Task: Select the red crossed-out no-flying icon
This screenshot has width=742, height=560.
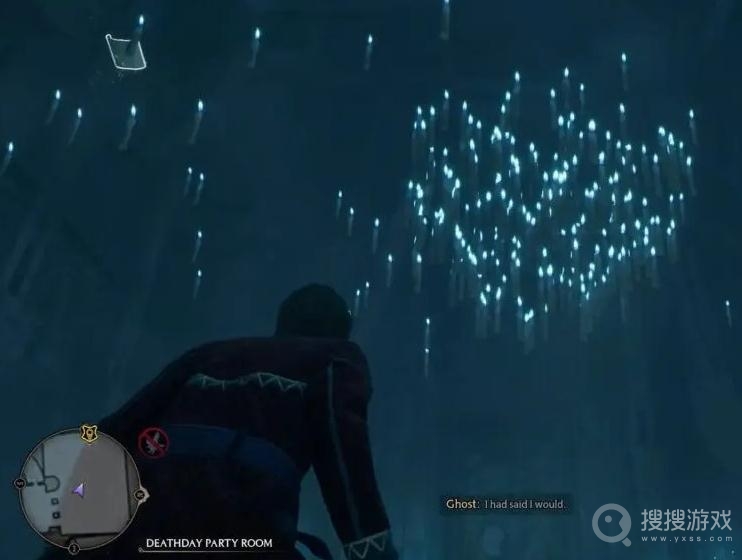Action: click(x=153, y=441)
